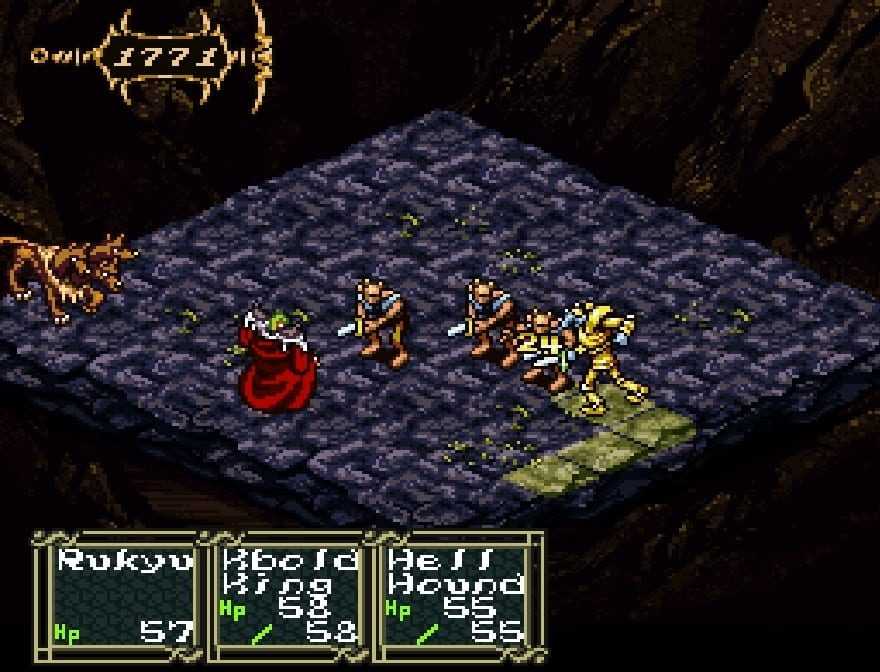880x672 pixels.
Task: Choose the Kbold King status panel
Action: click(288, 594)
